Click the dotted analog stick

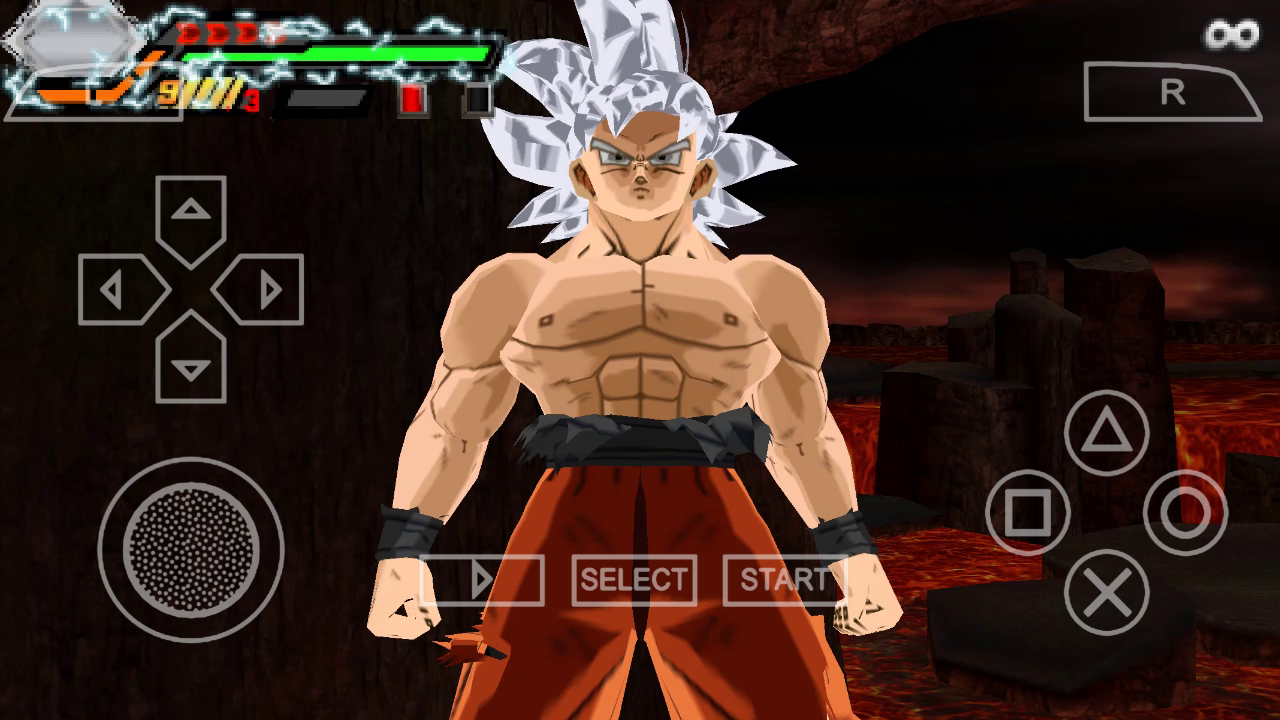191,546
